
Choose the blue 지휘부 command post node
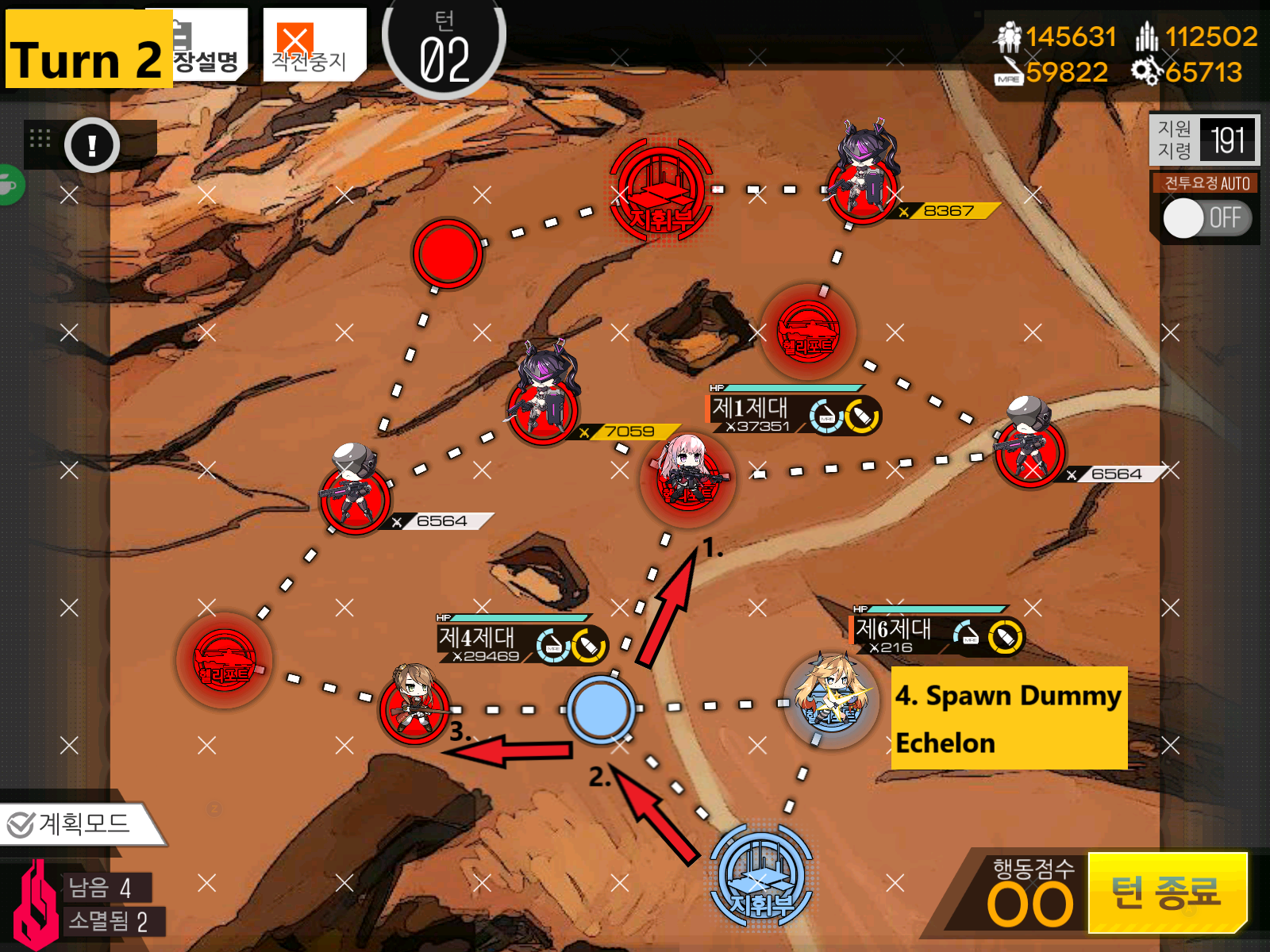coord(760,877)
